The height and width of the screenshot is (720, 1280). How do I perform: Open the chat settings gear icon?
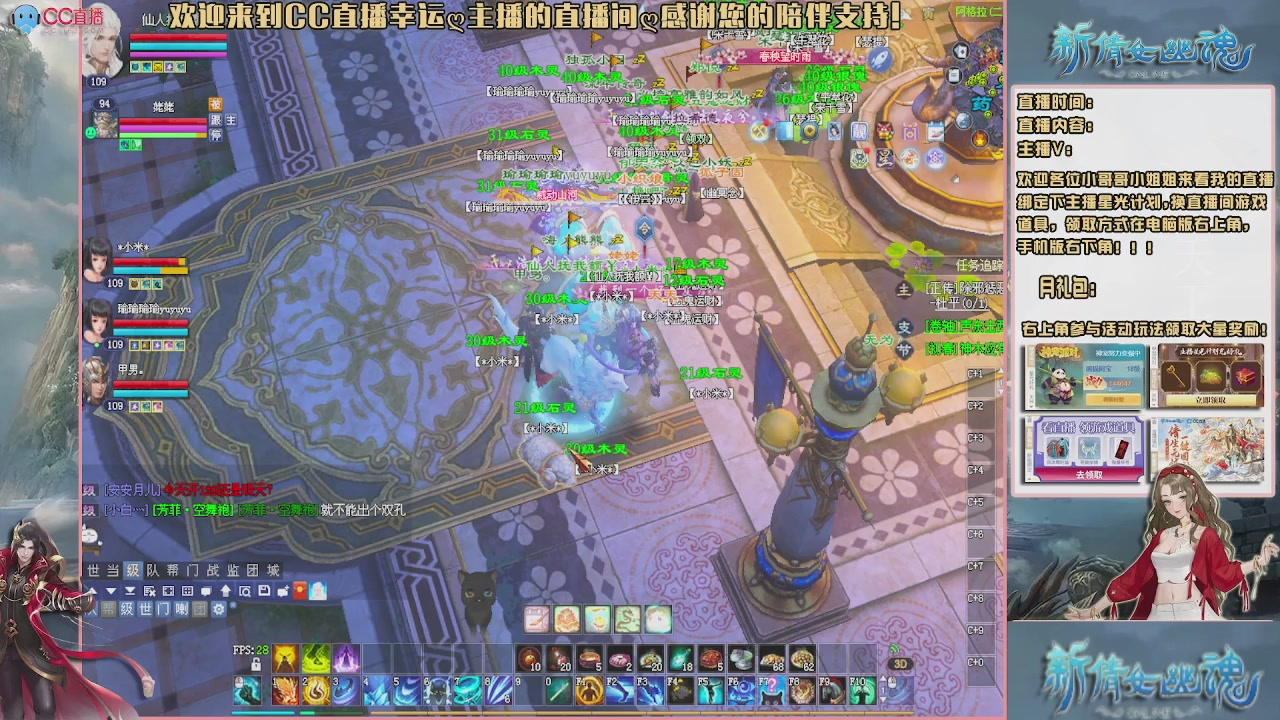click(219, 609)
